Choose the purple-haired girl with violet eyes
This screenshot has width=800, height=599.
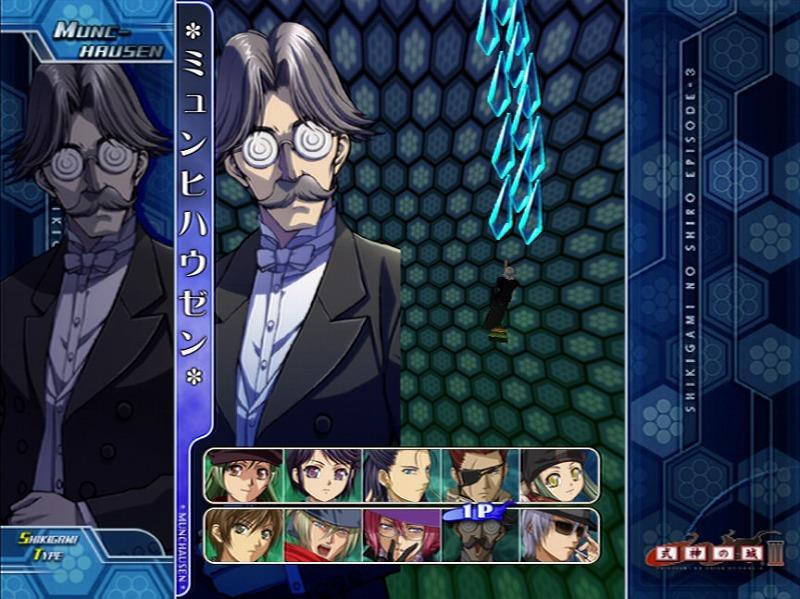tap(322, 475)
